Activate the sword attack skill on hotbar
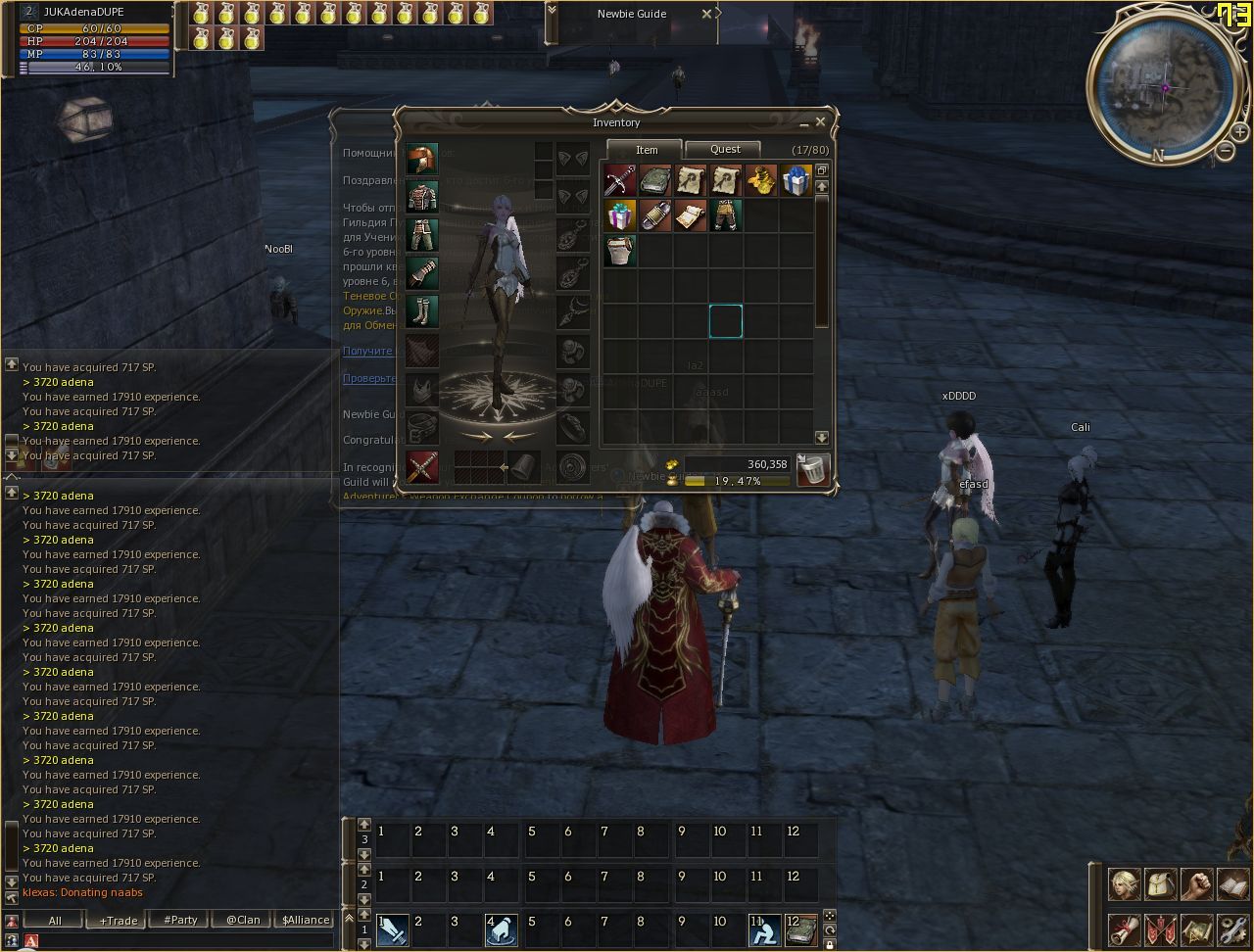Viewport: 1254px width, 952px height. point(393,929)
